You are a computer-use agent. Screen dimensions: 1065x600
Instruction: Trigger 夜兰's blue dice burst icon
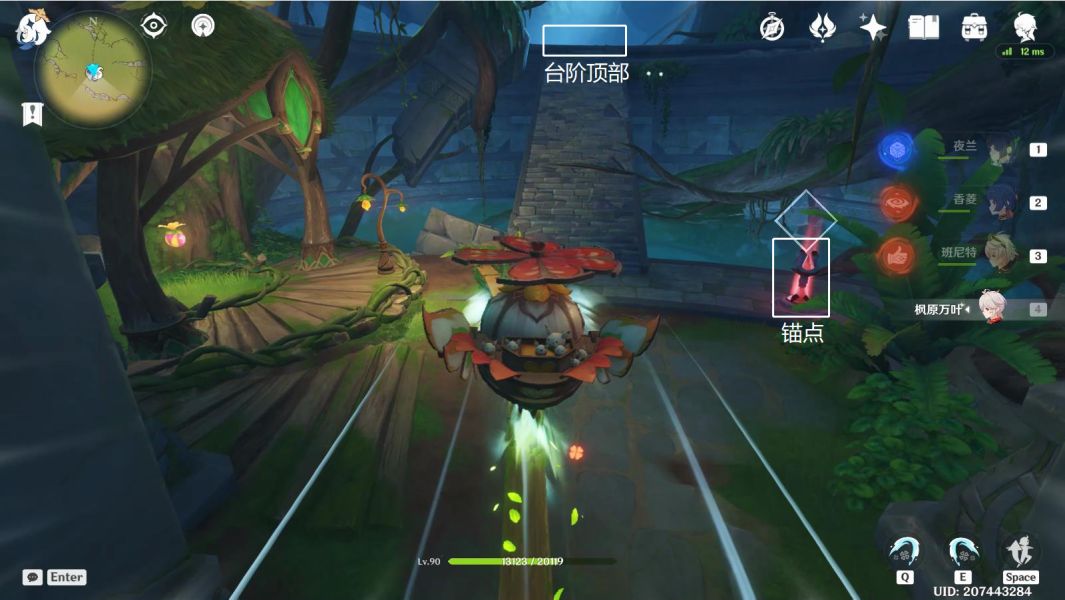897,150
